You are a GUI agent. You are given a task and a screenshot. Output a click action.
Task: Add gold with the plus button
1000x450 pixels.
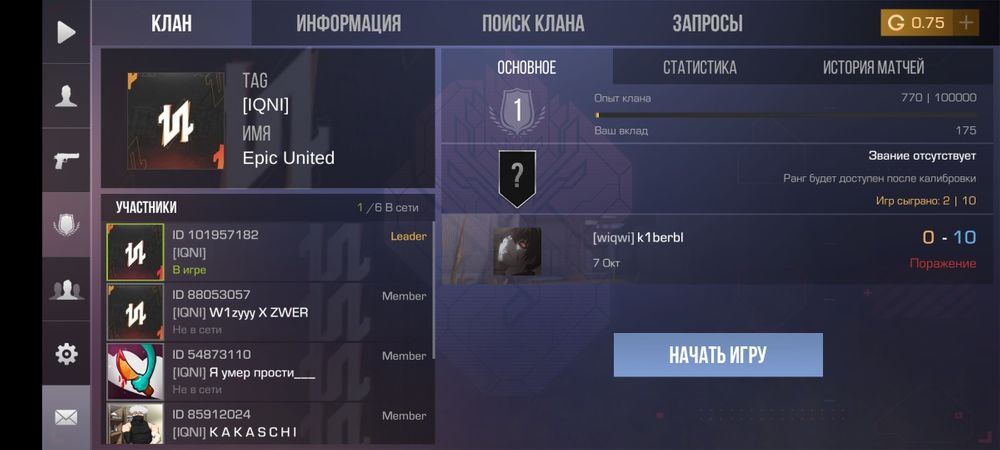click(966, 23)
